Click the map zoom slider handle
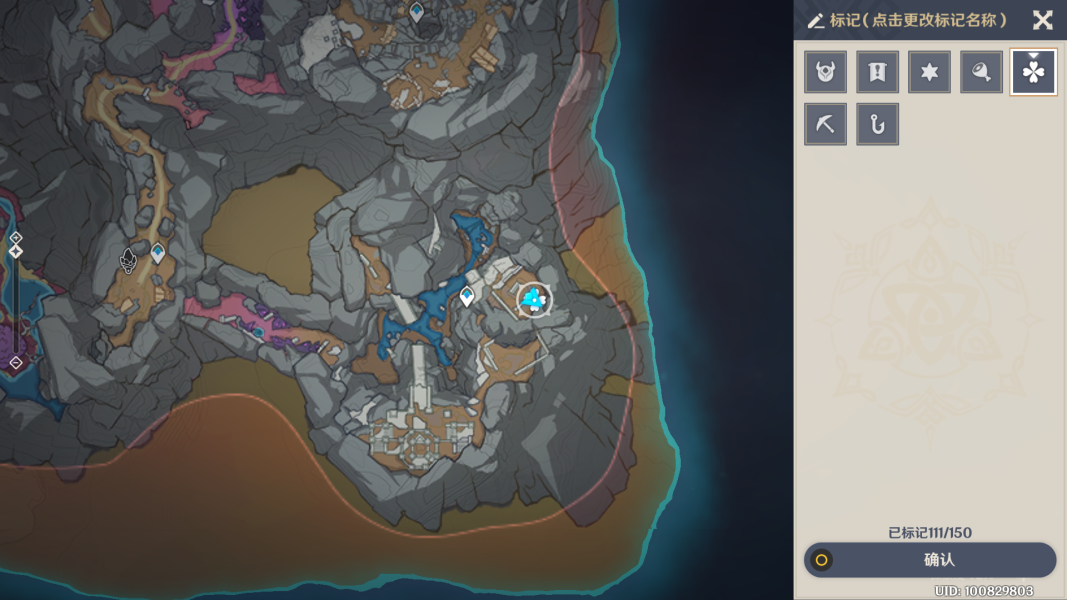The image size is (1067, 600). pyautogui.click(x=16, y=252)
